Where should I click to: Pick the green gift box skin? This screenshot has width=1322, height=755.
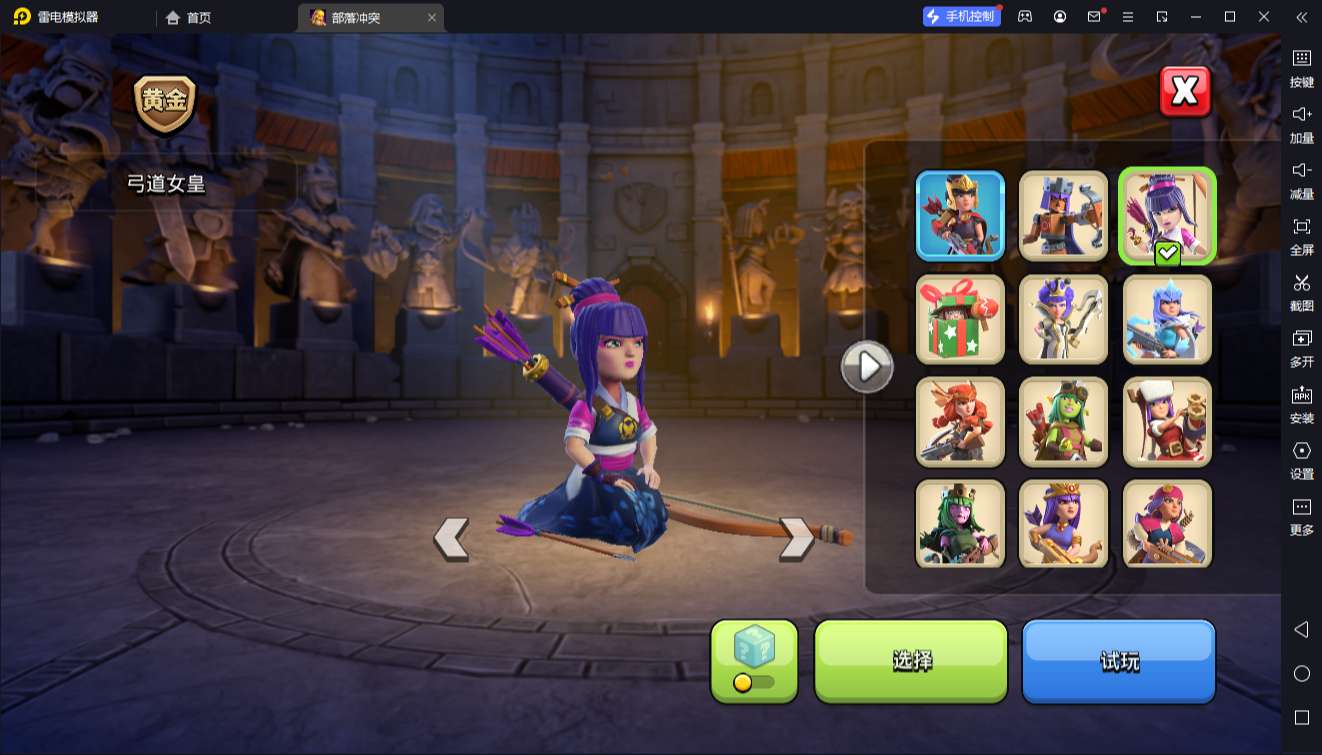click(960, 319)
